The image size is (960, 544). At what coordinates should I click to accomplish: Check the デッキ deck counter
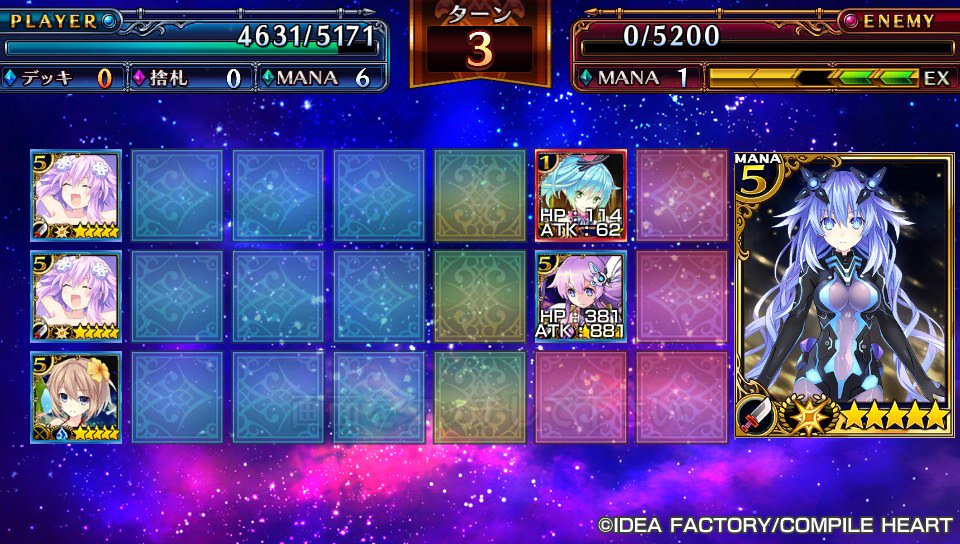[x=58, y=78]
